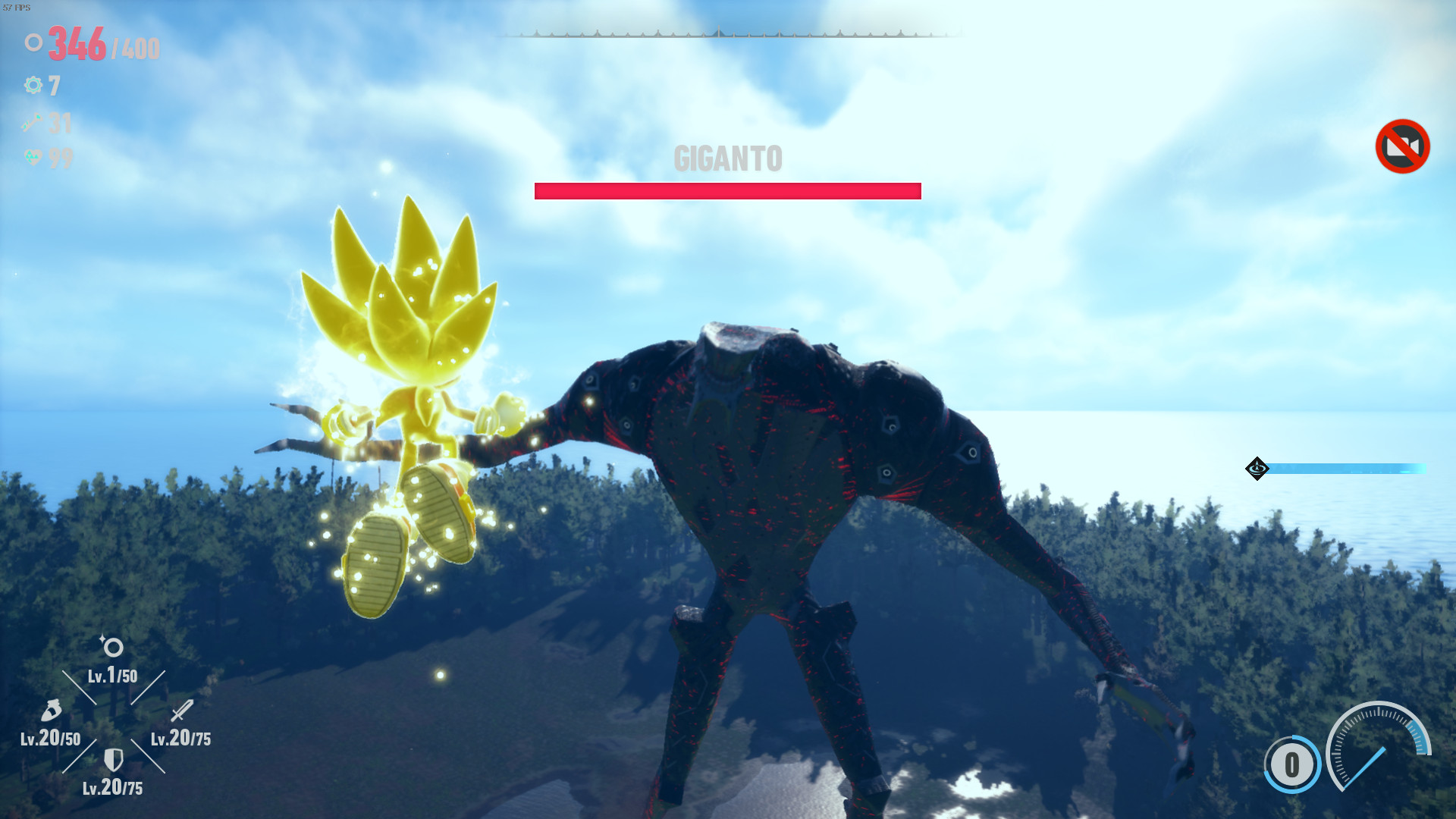This screenshot has width=1456, height=819.
Task: Click the ring counter icon
Action: [x=33, y=43]
